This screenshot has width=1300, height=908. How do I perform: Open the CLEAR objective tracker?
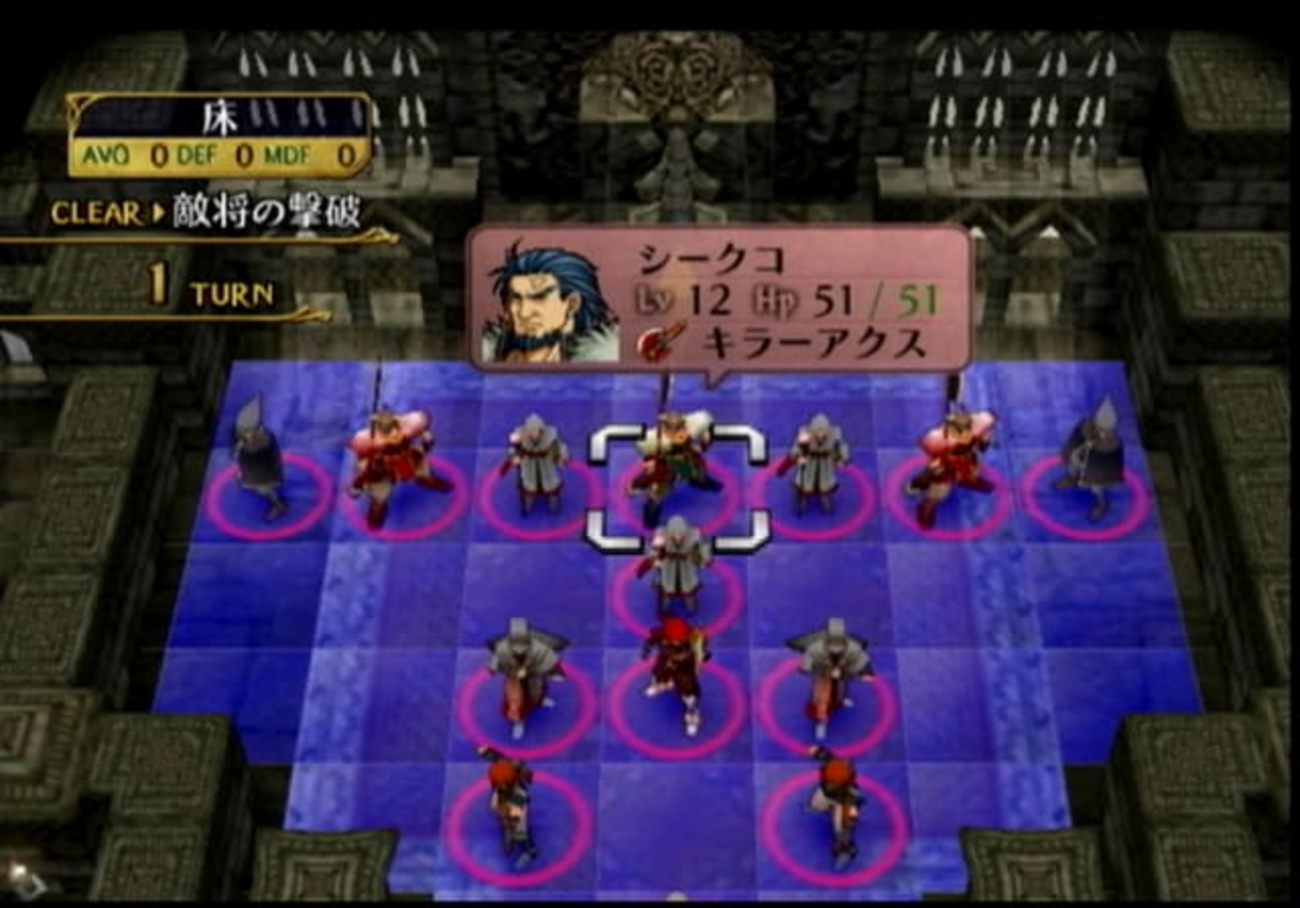(x=205, y=213)
